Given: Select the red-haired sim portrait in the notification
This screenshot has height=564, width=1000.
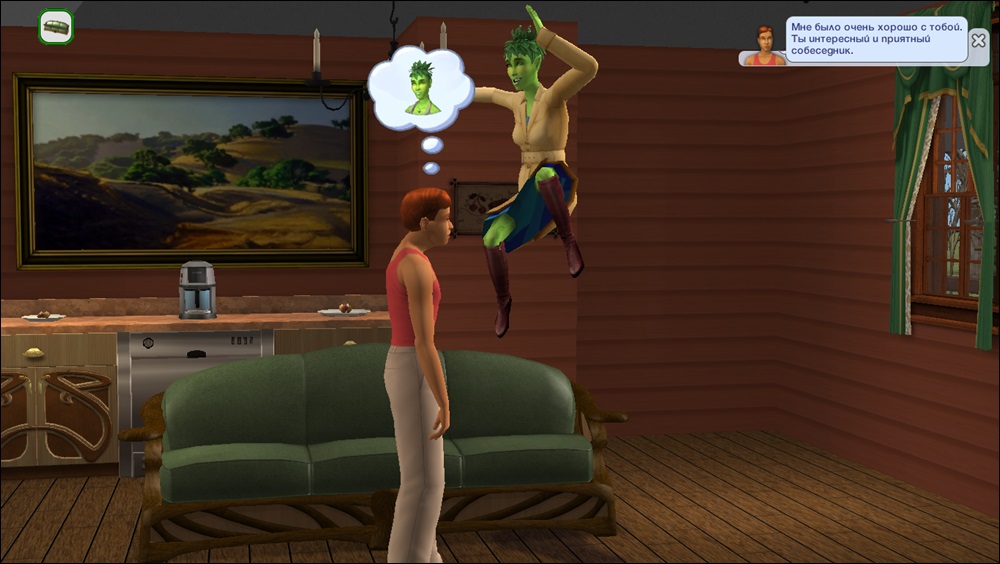Looking at the screenshot, I should pos(765,46).
